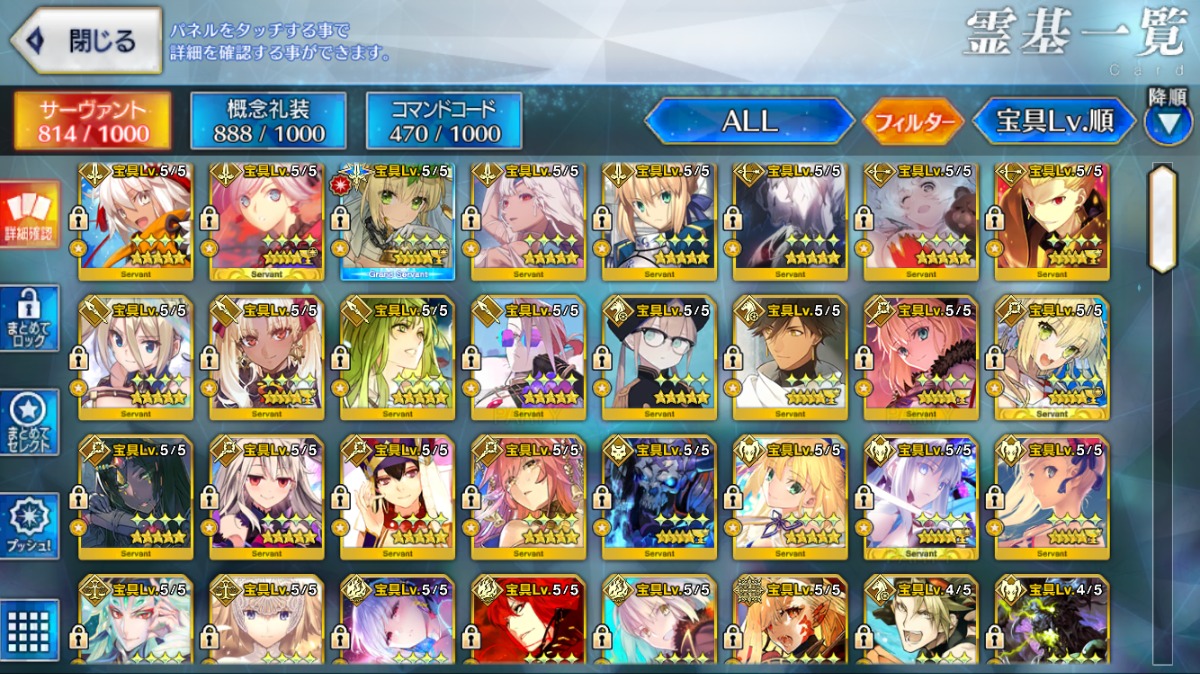Open the フィルター options
This screenshot has height=674, width=1200.
click(913, 122)
